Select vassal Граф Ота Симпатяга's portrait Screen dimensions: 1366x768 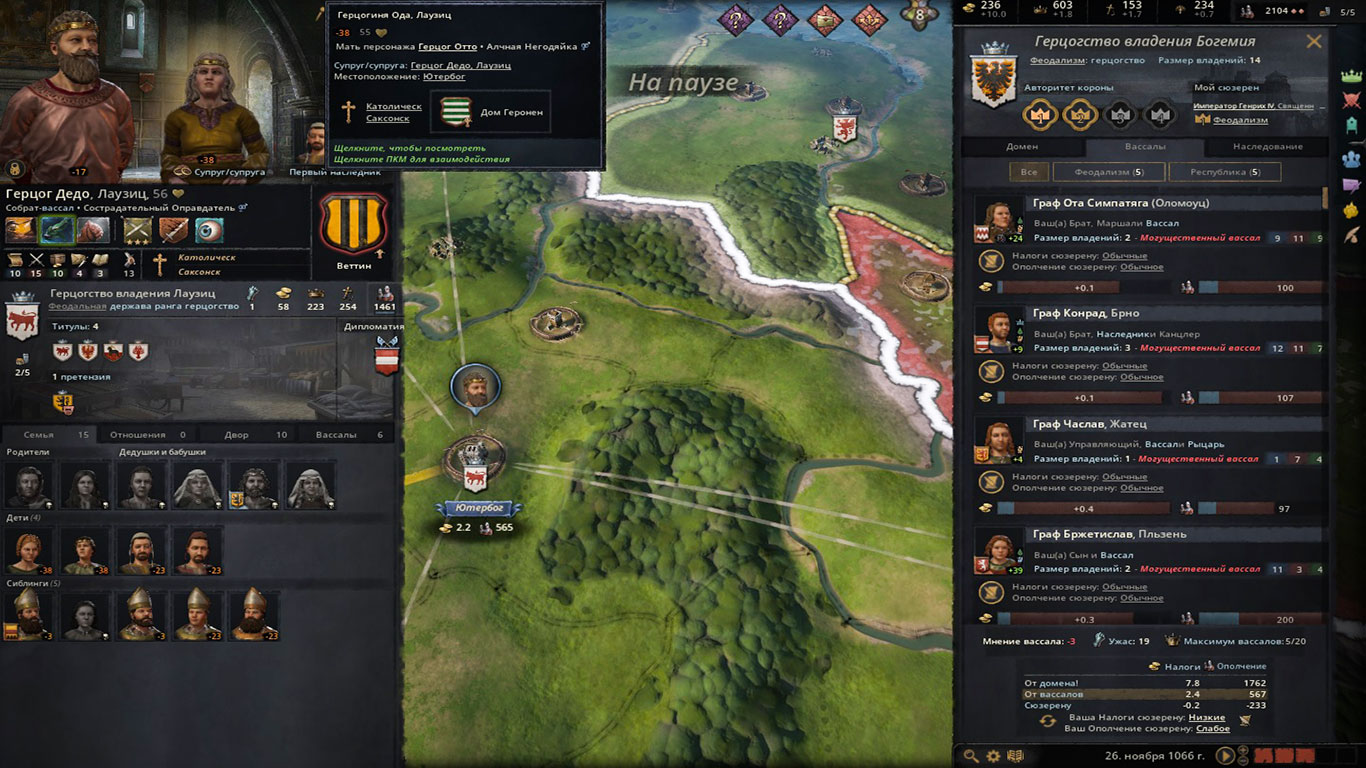tap(996, 222)
